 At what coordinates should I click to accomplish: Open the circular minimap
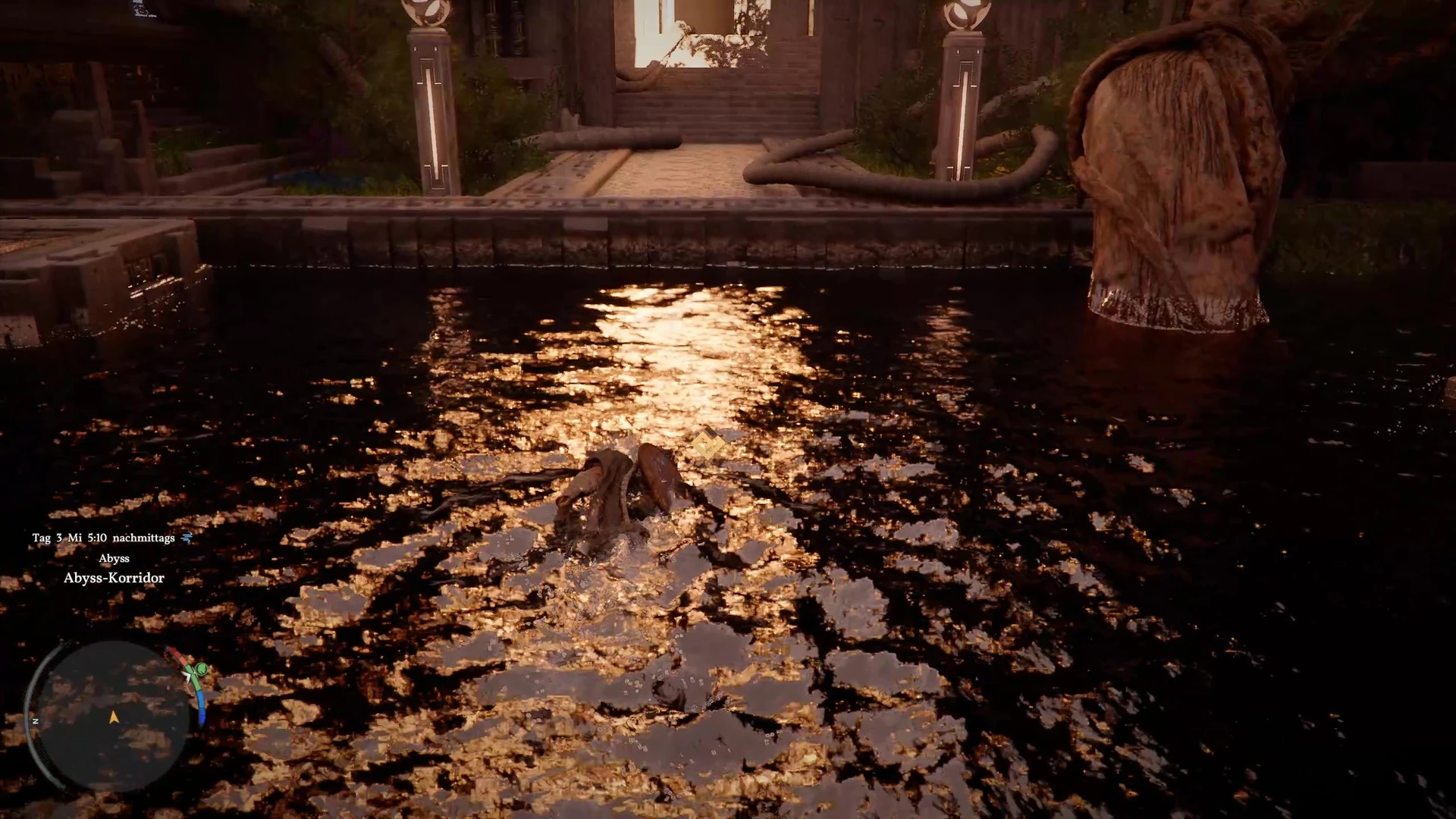[112, 716]
